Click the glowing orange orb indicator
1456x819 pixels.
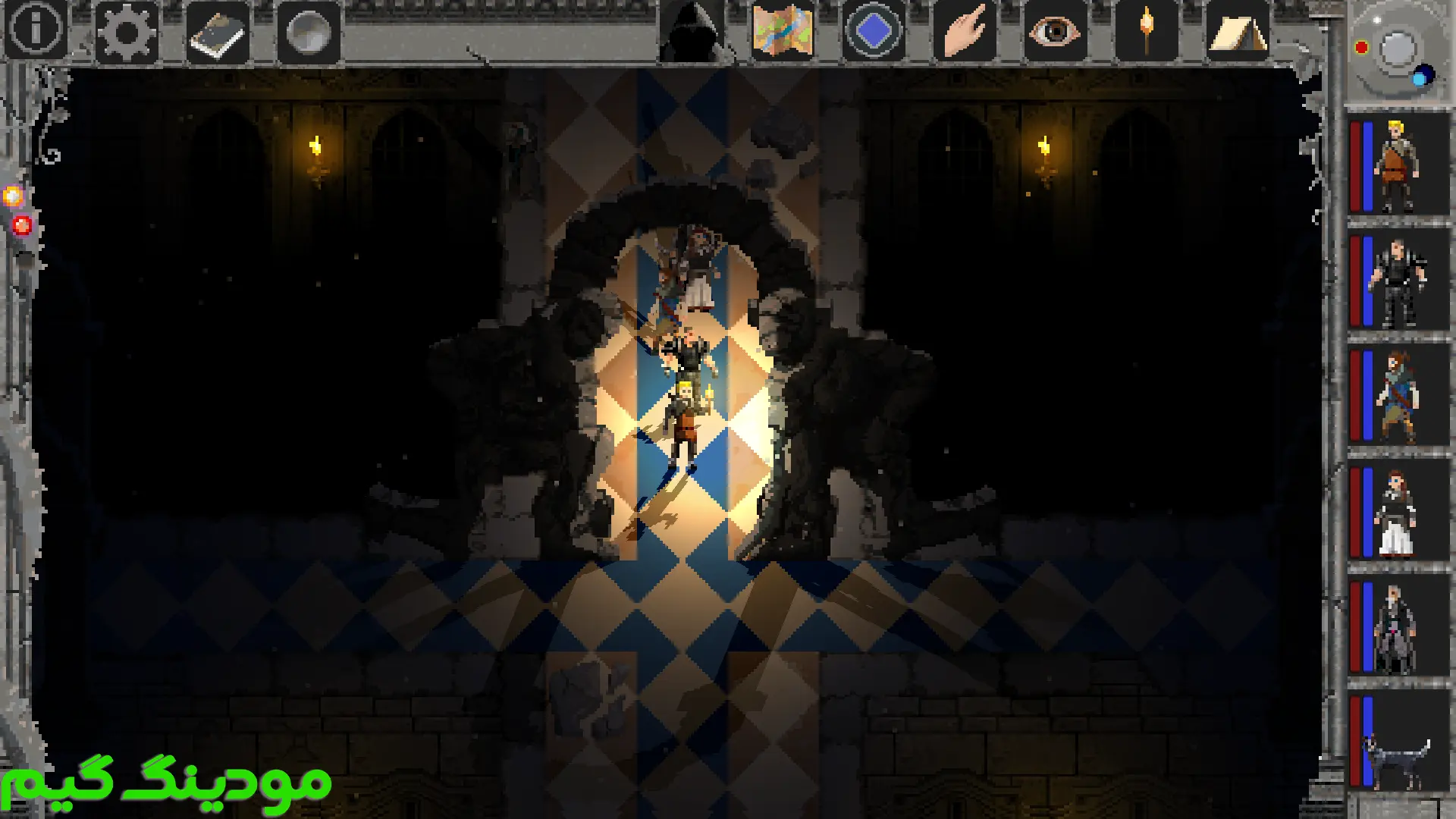[x=13, y=197]
